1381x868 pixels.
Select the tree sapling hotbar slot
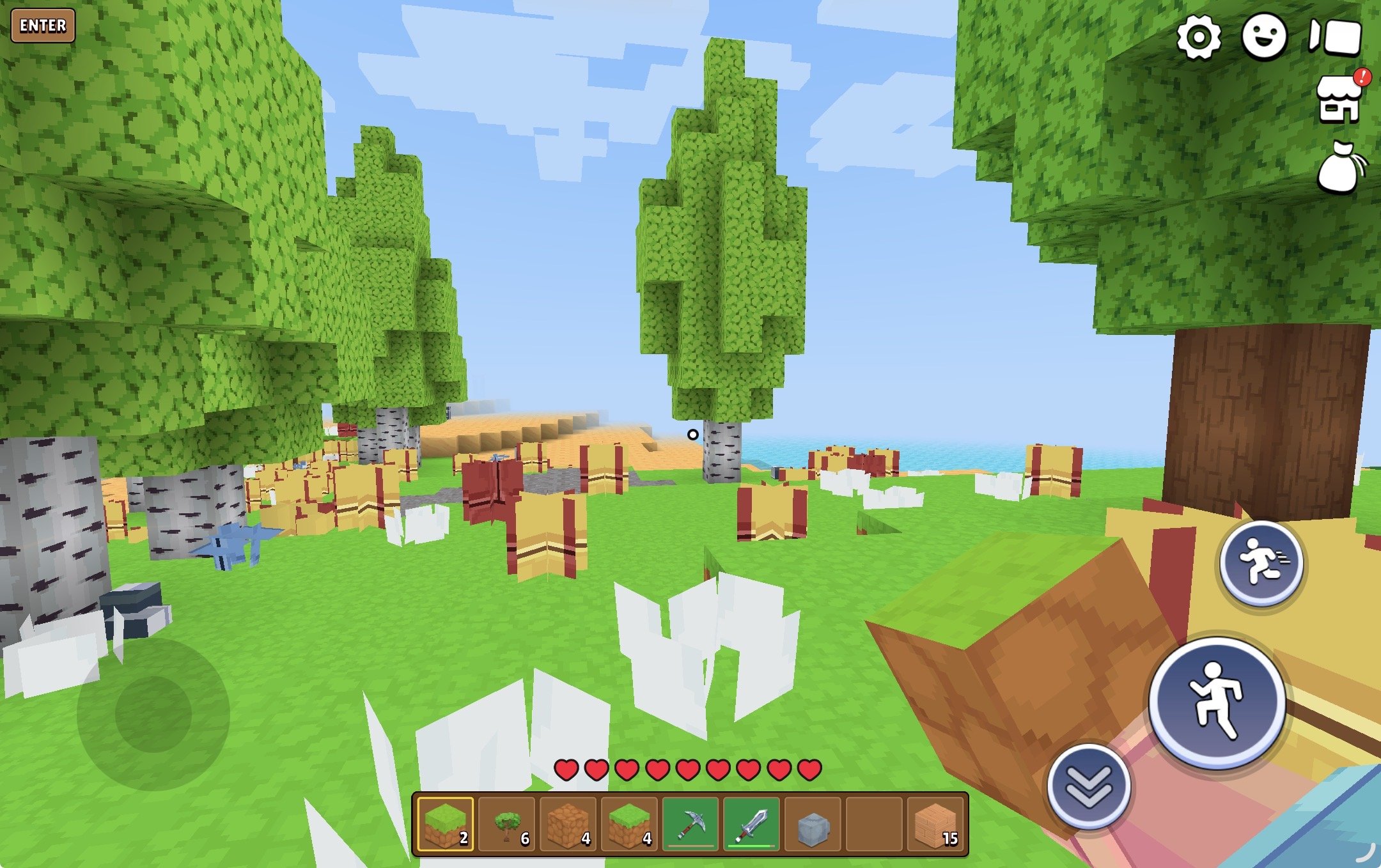507,825
